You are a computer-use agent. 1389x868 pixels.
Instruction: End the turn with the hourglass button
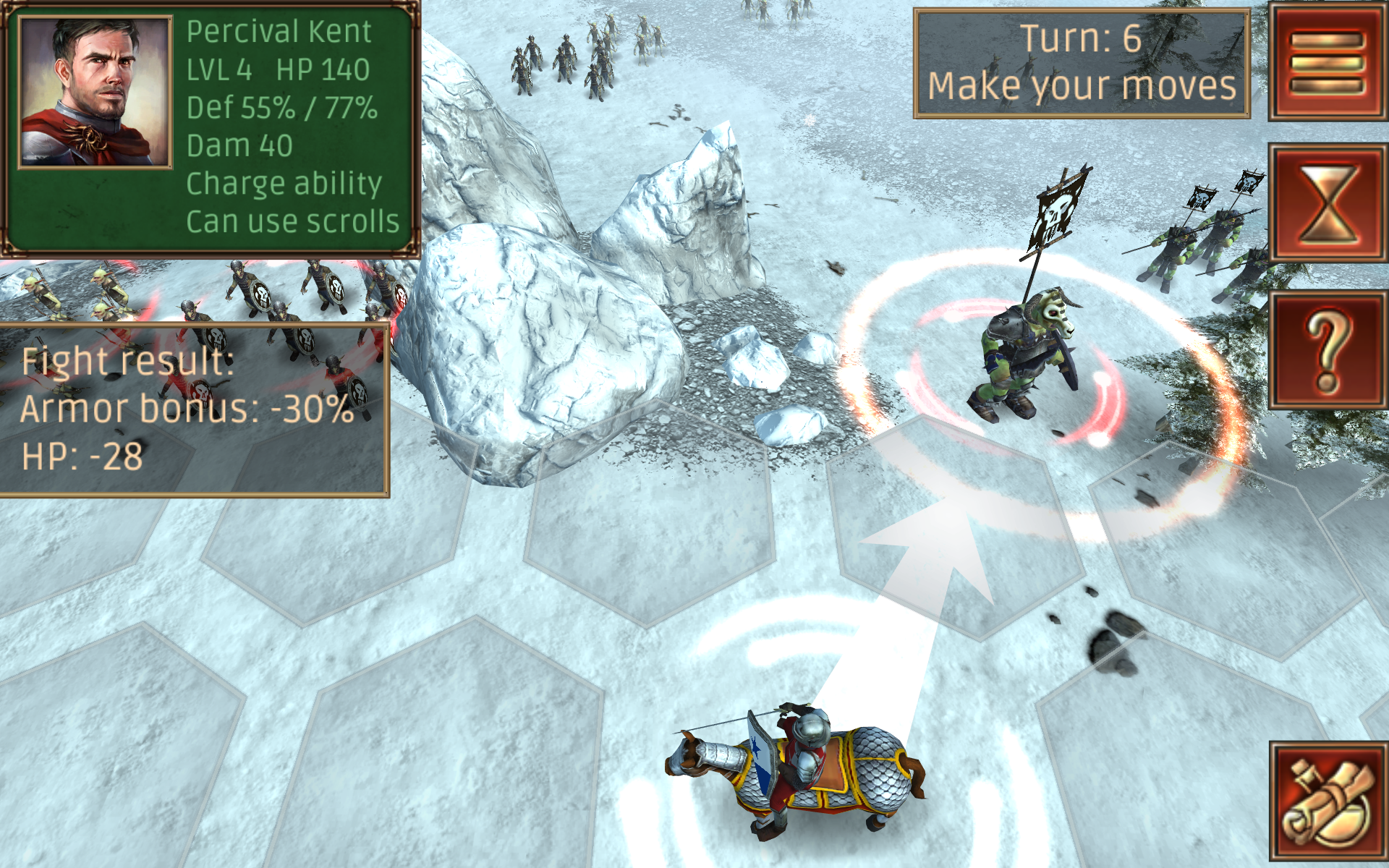(1327, 203)
